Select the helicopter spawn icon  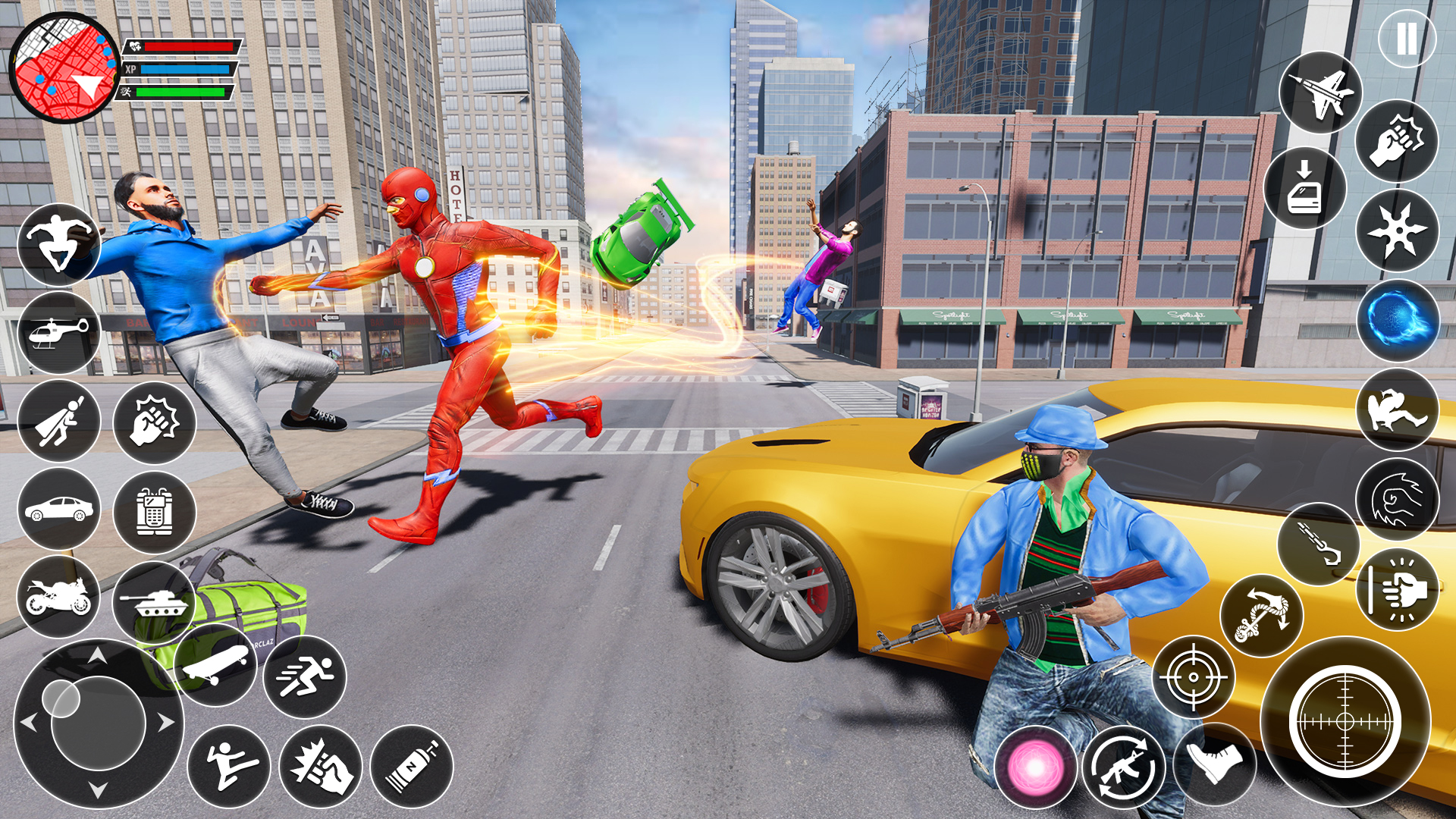[61, 334]
